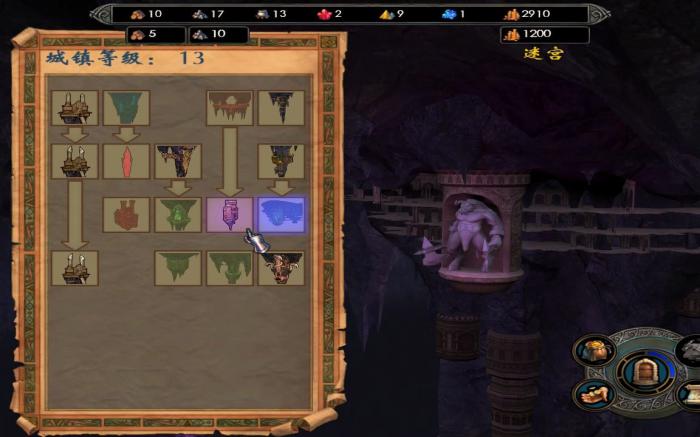This screenshot has height=437, width=700.
Task: Choose the orange-red blob building tile
Action: point(127,214)
